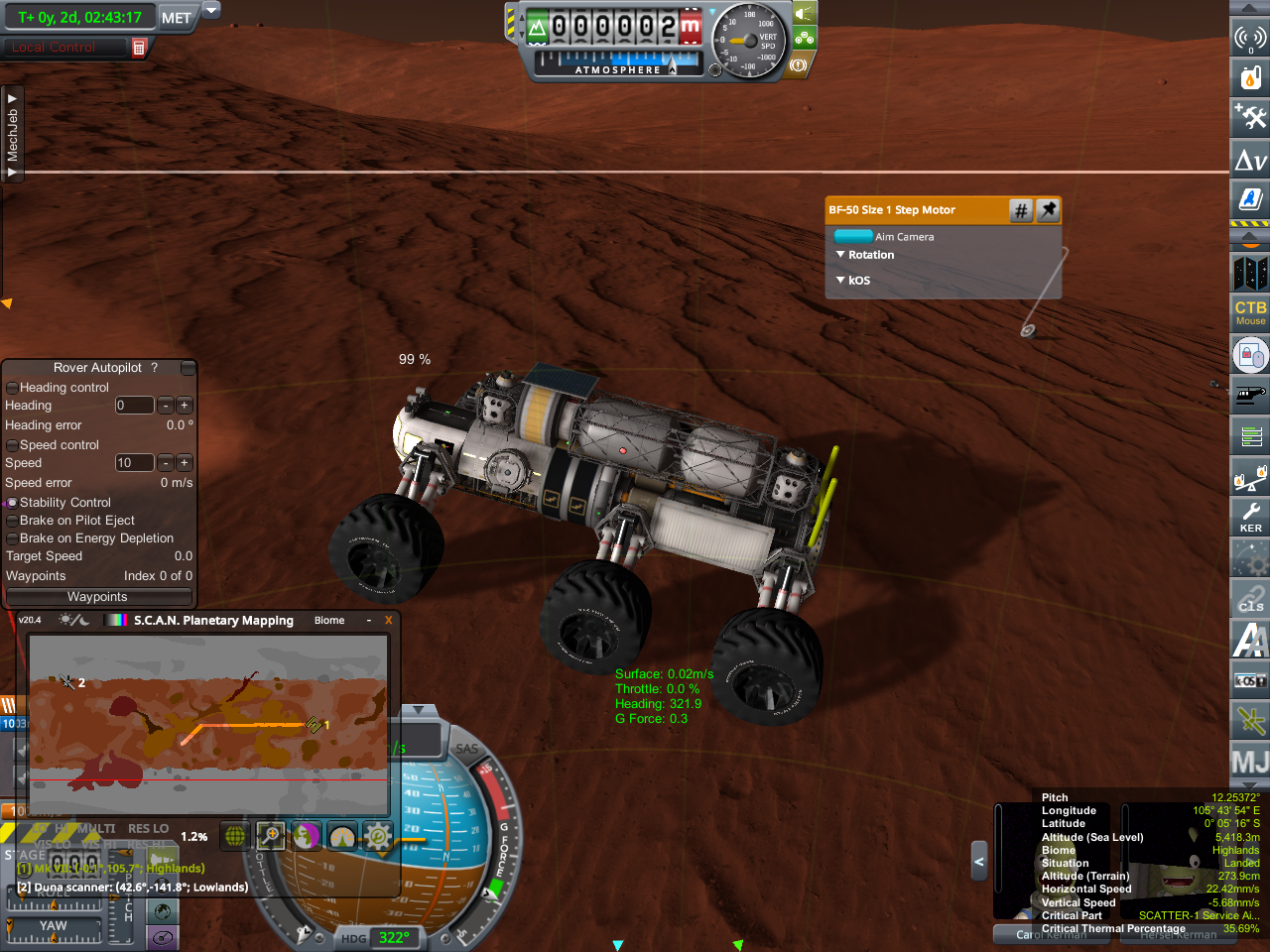Toggle the brakes action button
This screenshot has height=952, width=1270.
[x=800, y=65]
